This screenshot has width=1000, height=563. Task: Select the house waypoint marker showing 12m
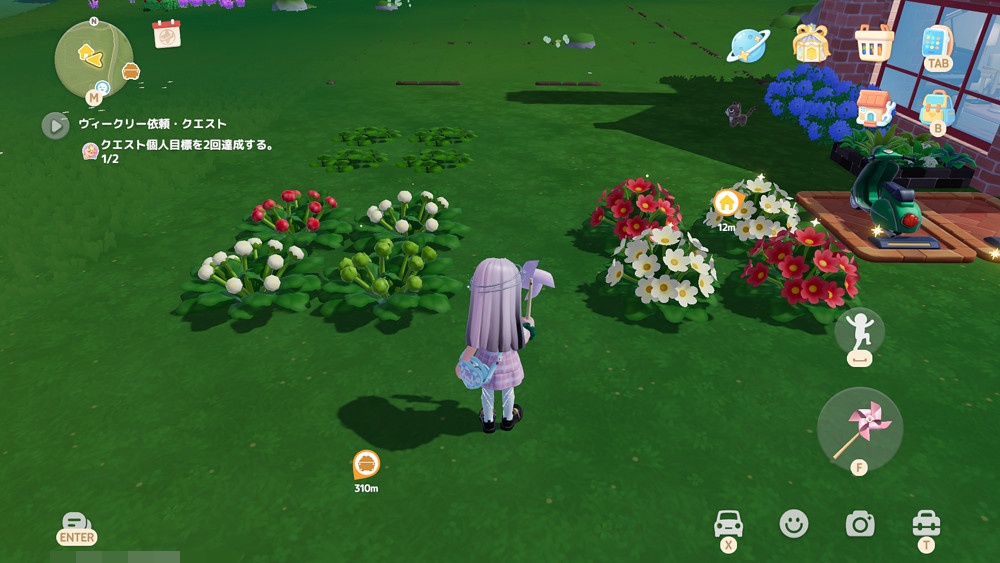click(727, 203)
